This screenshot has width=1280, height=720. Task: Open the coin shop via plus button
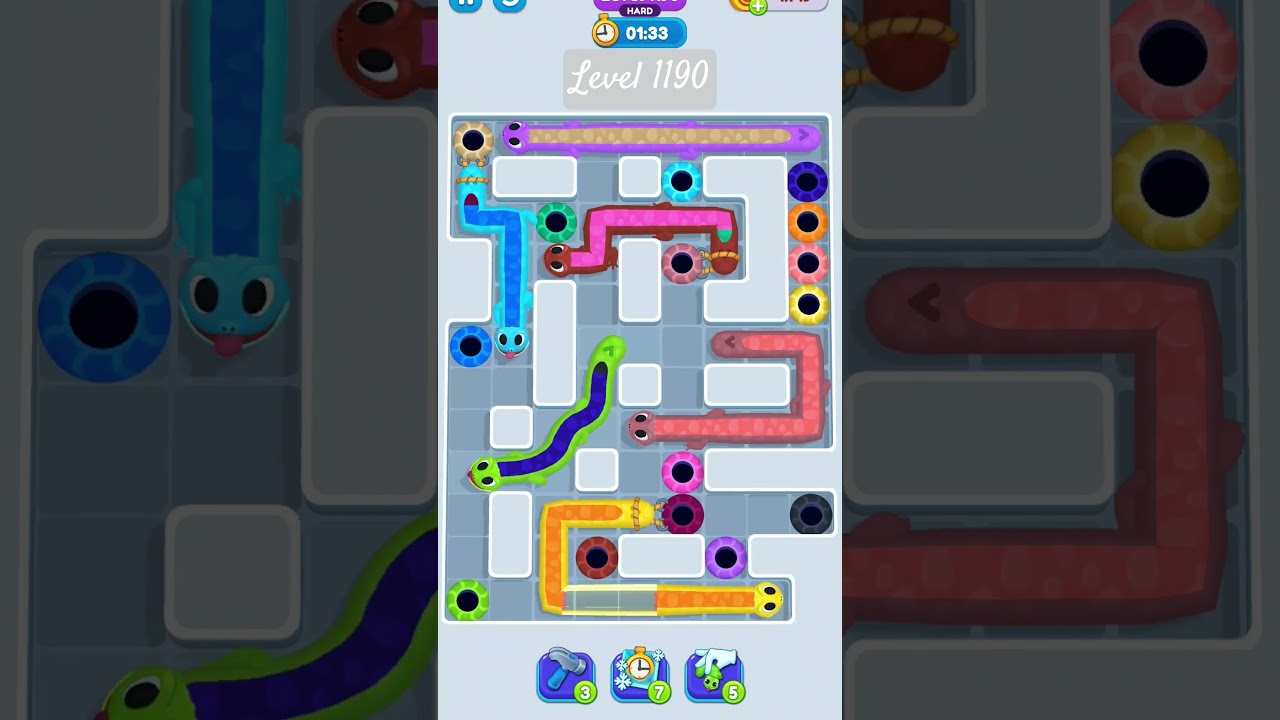pyautogui.click(x=757, y=6)
